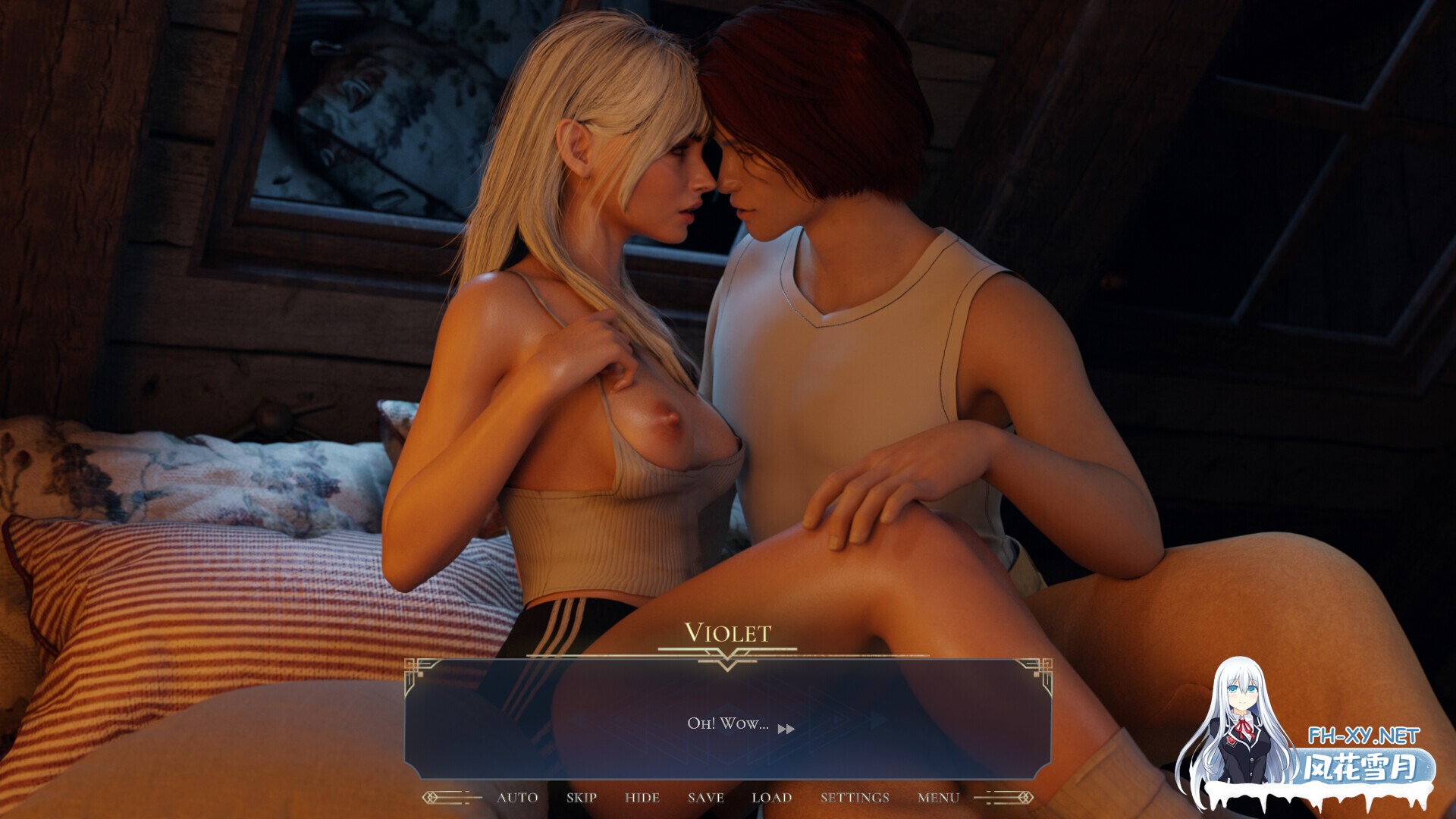Activate HIDE to conceal the interface

click(644, 798)
